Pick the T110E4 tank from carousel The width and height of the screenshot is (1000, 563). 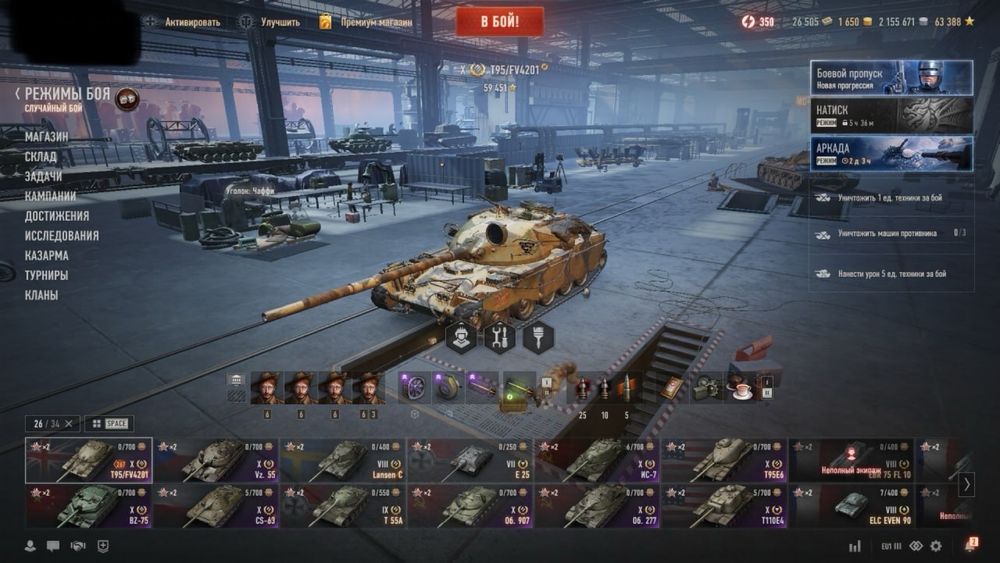[x=725, y=506]
